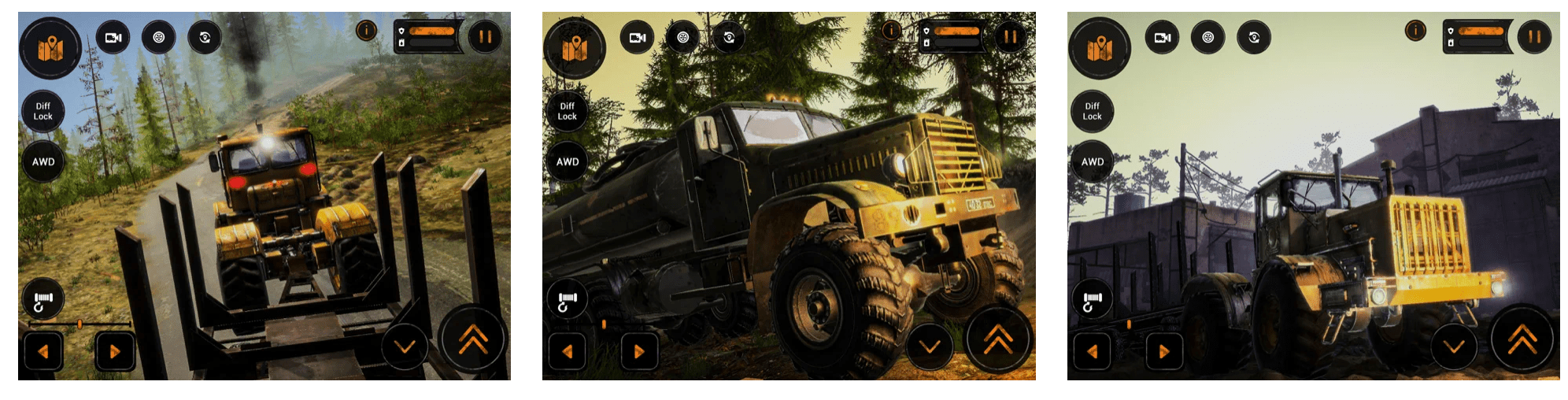Toggle AWD in the tanker truck screenshot
1568x400 pixels.
pos(568,162)
